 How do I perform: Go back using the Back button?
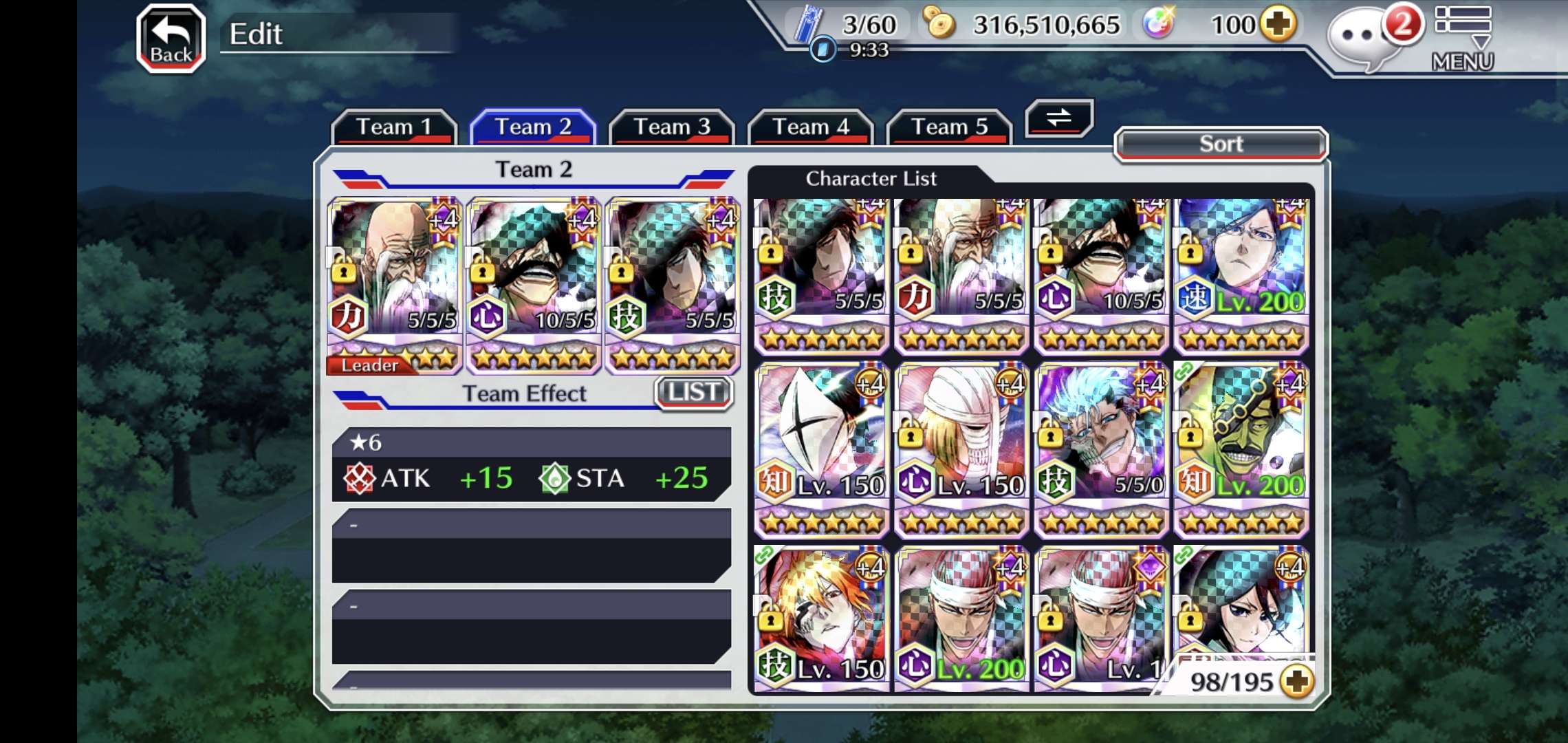[171, 39]
